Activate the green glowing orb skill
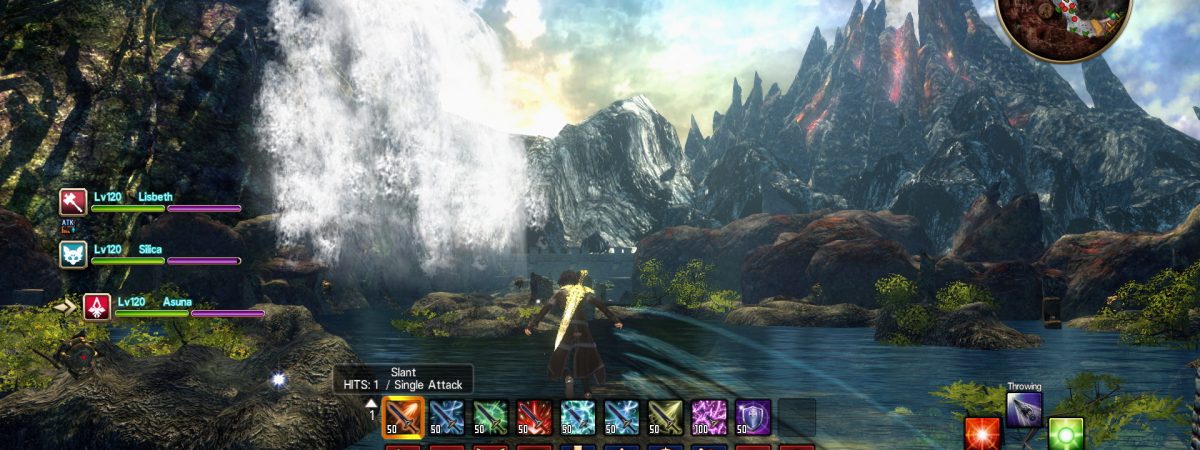1200x450 pixels. tap(1066, 434)
